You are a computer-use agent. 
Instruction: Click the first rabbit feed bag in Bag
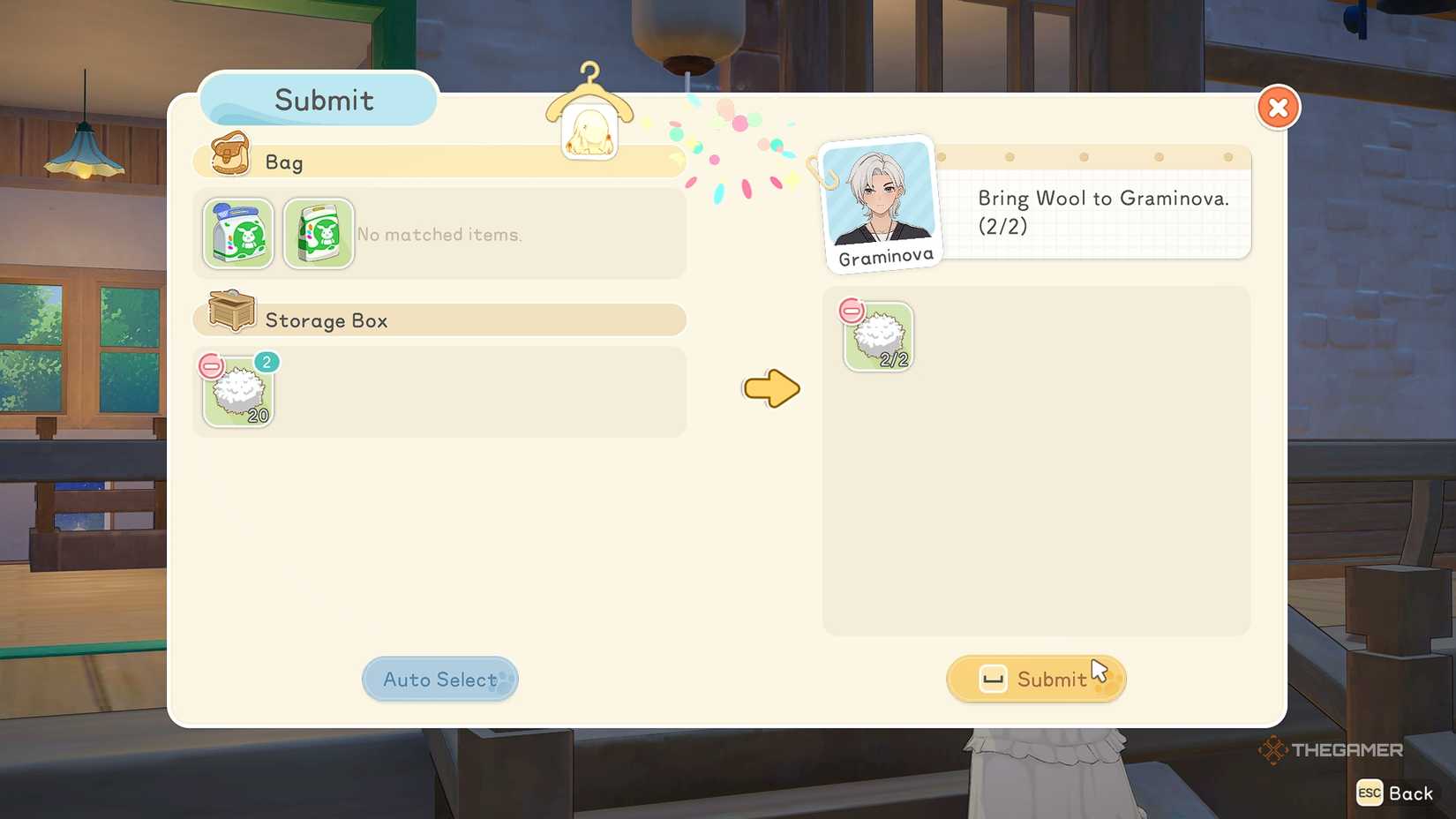pos(236,234)
